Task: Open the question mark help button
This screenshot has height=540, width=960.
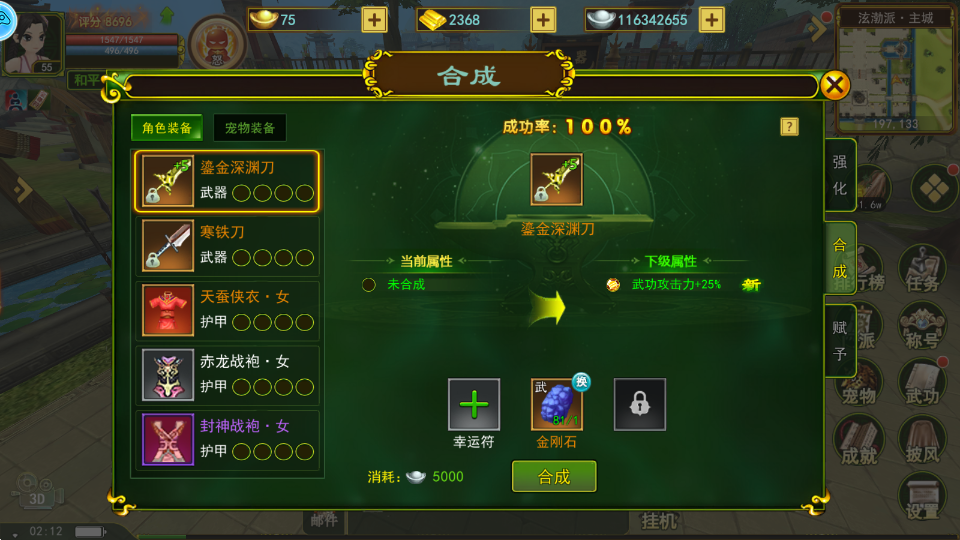Action: pyautogui.click(x=789, y=127)
